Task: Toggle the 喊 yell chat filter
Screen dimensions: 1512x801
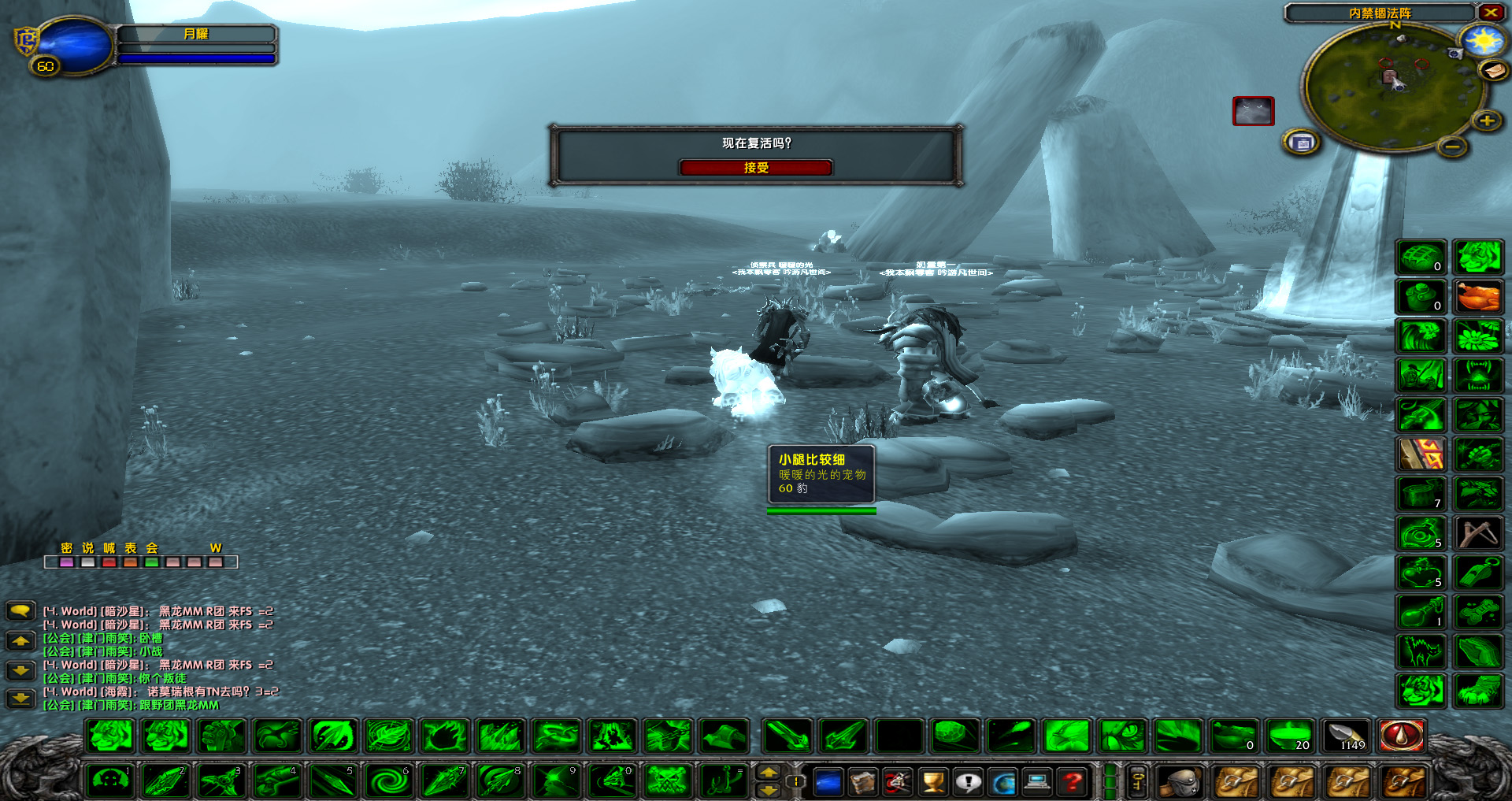Action: point(109,548)
